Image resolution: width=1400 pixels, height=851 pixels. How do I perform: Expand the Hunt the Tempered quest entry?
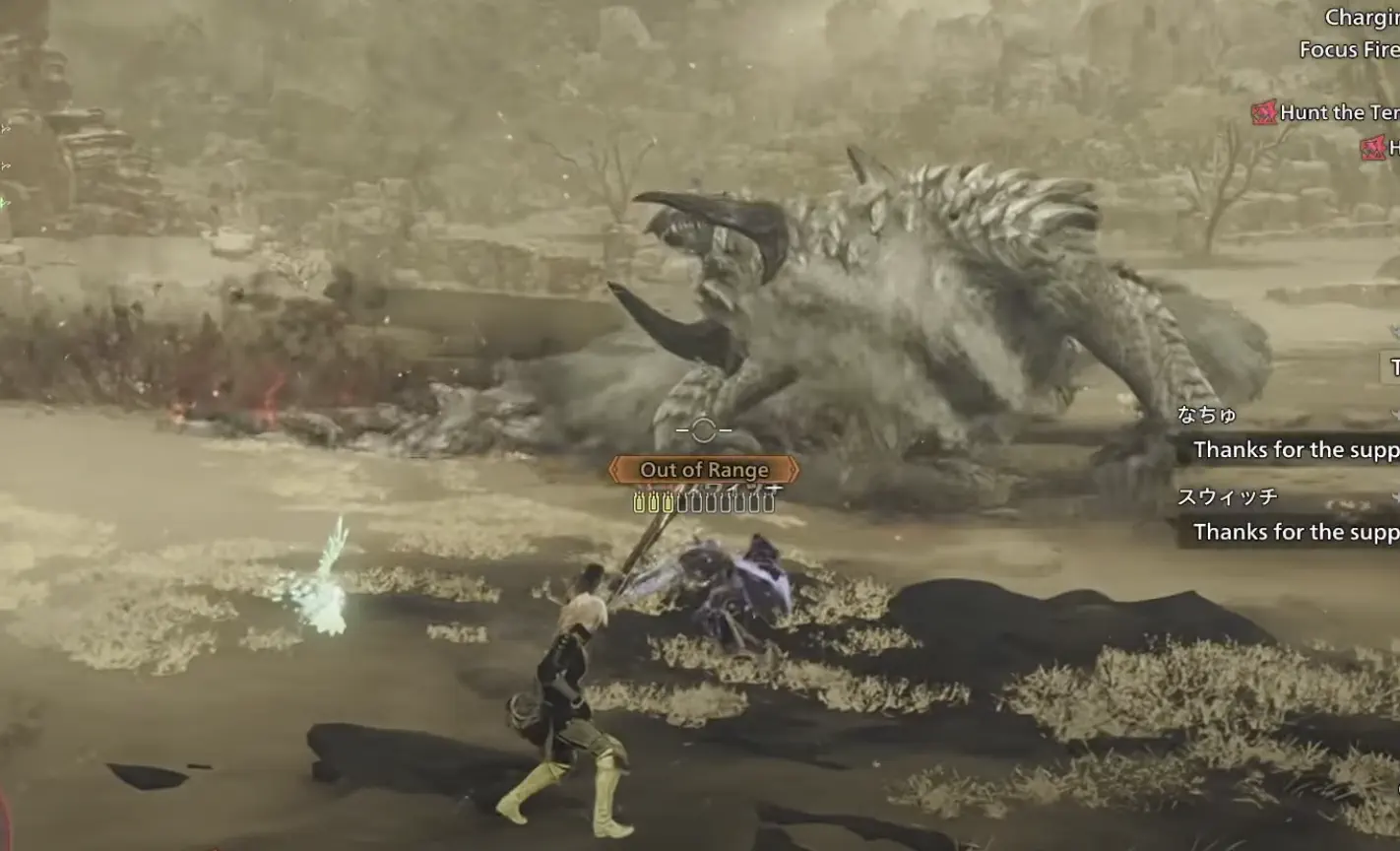click(x=1339, y=112)
